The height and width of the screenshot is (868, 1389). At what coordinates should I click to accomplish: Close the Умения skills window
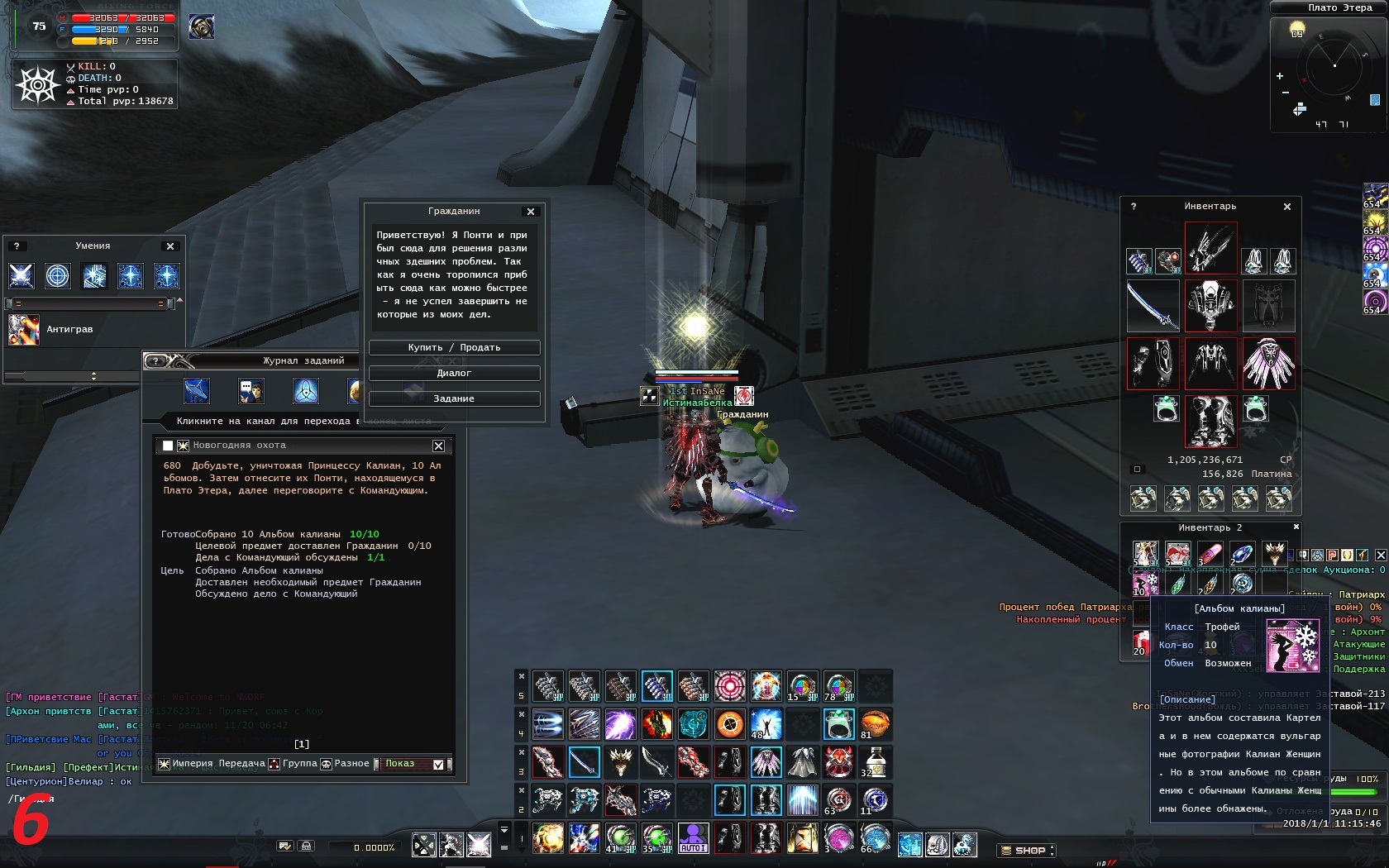170,246
